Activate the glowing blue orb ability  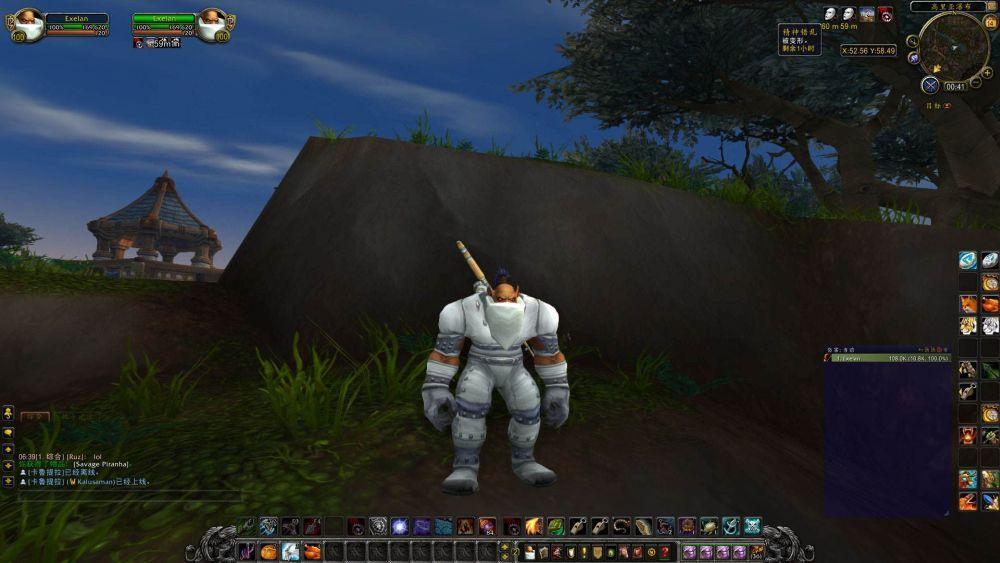tap(399, 526)
